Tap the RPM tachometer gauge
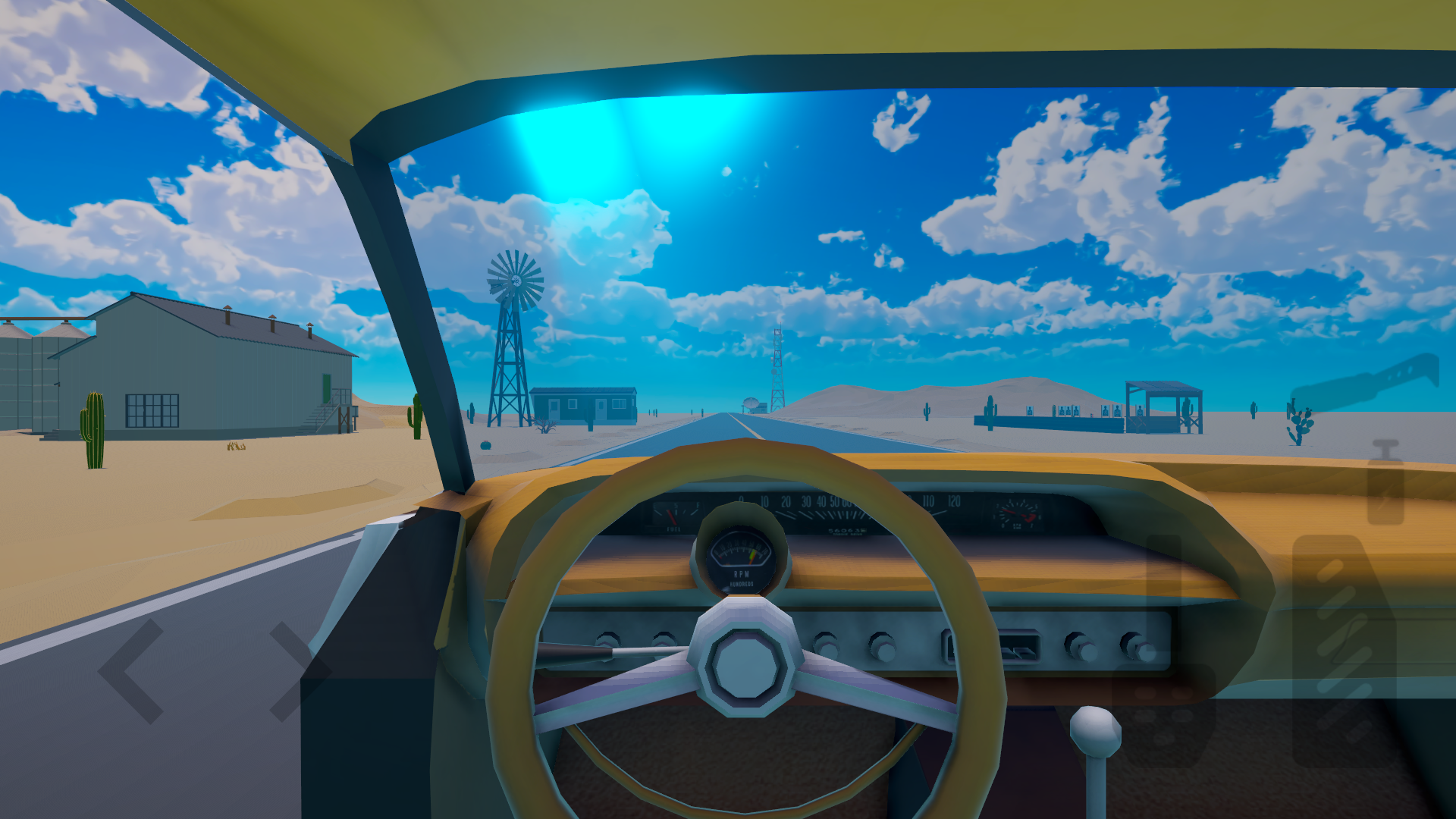 [739, 557]
